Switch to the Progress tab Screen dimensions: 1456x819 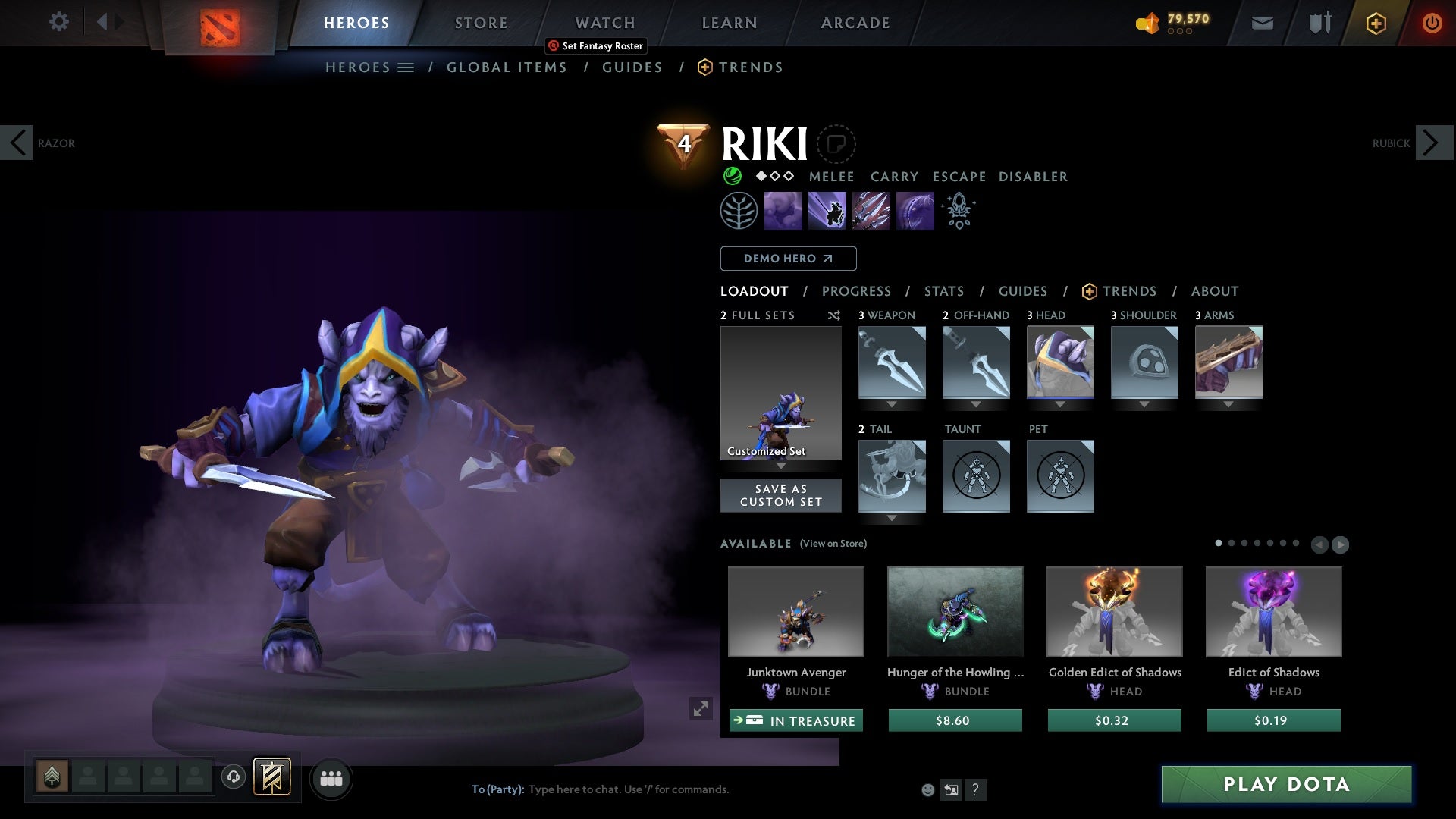(x=857, y=291)
